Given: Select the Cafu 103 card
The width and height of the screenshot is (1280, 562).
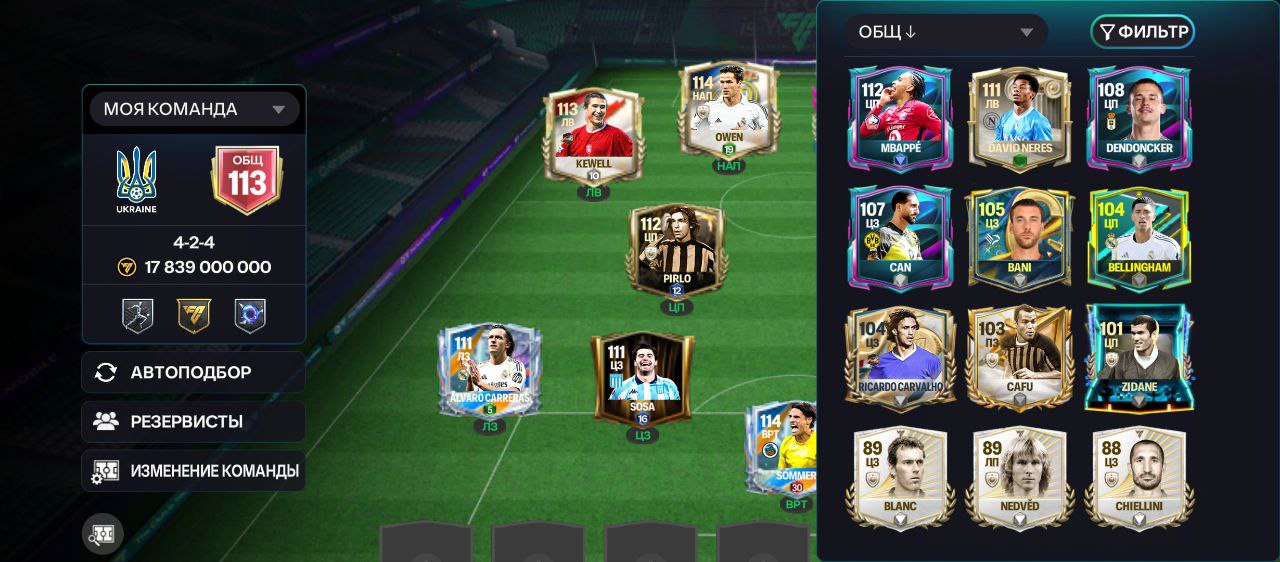Looking at the screenshot, I should point(1020,357).
